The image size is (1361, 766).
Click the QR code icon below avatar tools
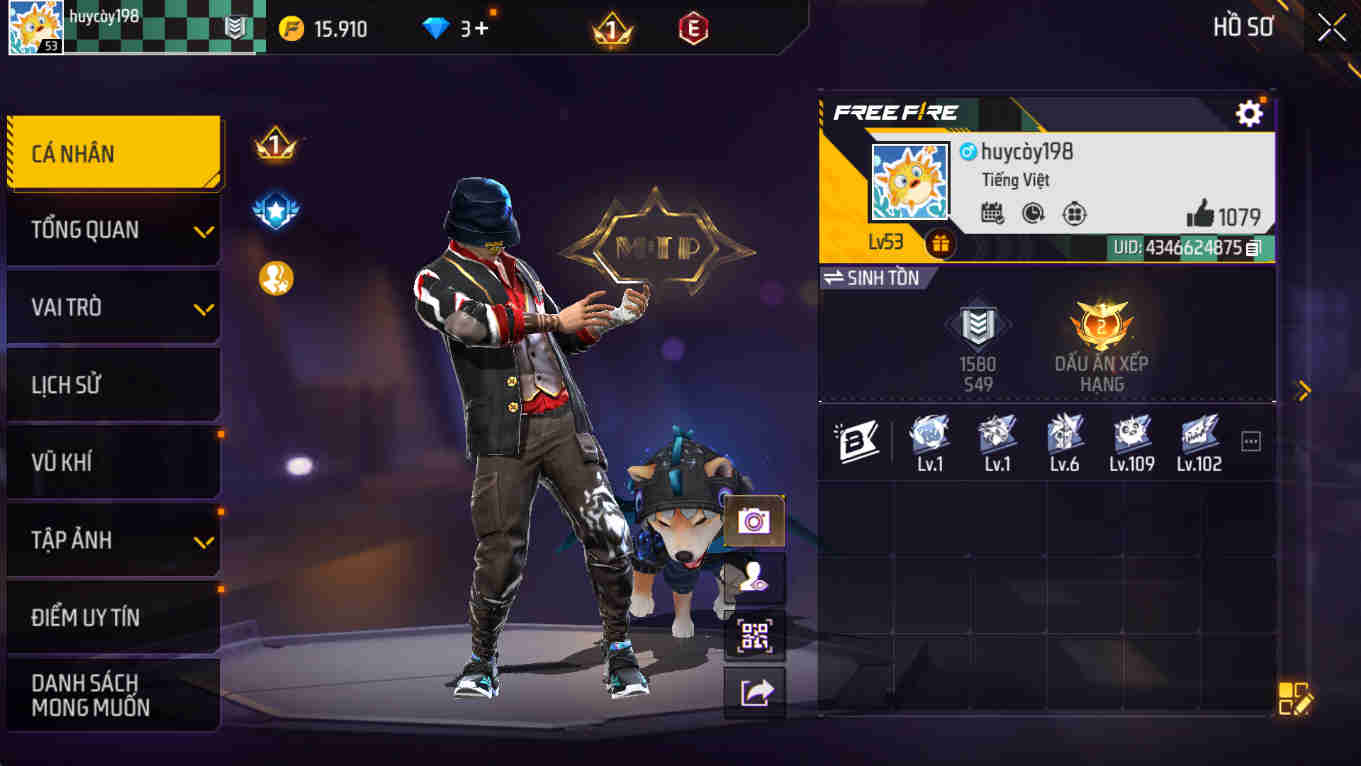(755, 634)
